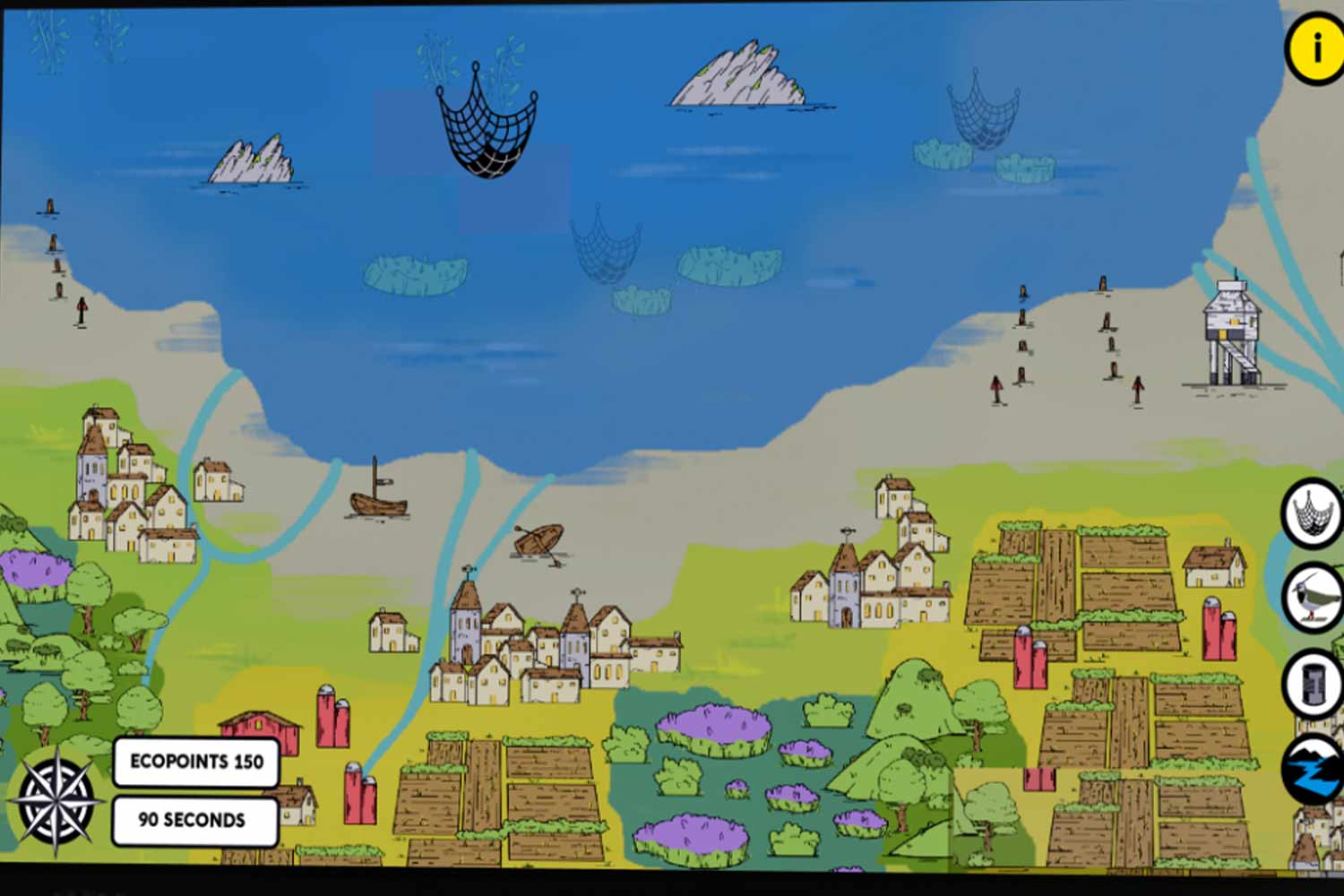Click the ECOPOINTS 150 display
Viewport: 1344px width, 896px height.
point(194,763)
